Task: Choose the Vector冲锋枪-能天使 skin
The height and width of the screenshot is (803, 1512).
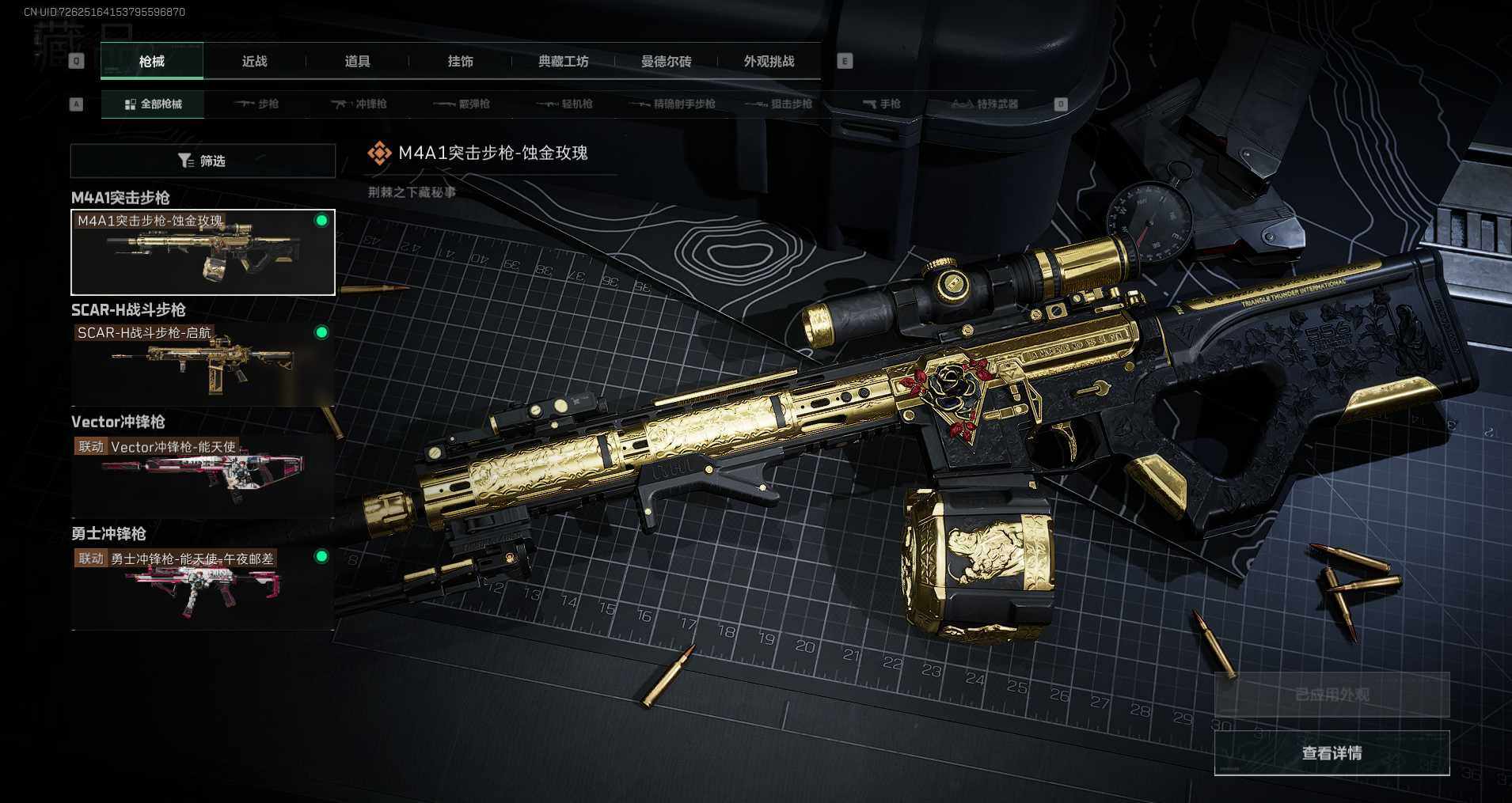Action: pyautogui.click(x=203, y=475)
